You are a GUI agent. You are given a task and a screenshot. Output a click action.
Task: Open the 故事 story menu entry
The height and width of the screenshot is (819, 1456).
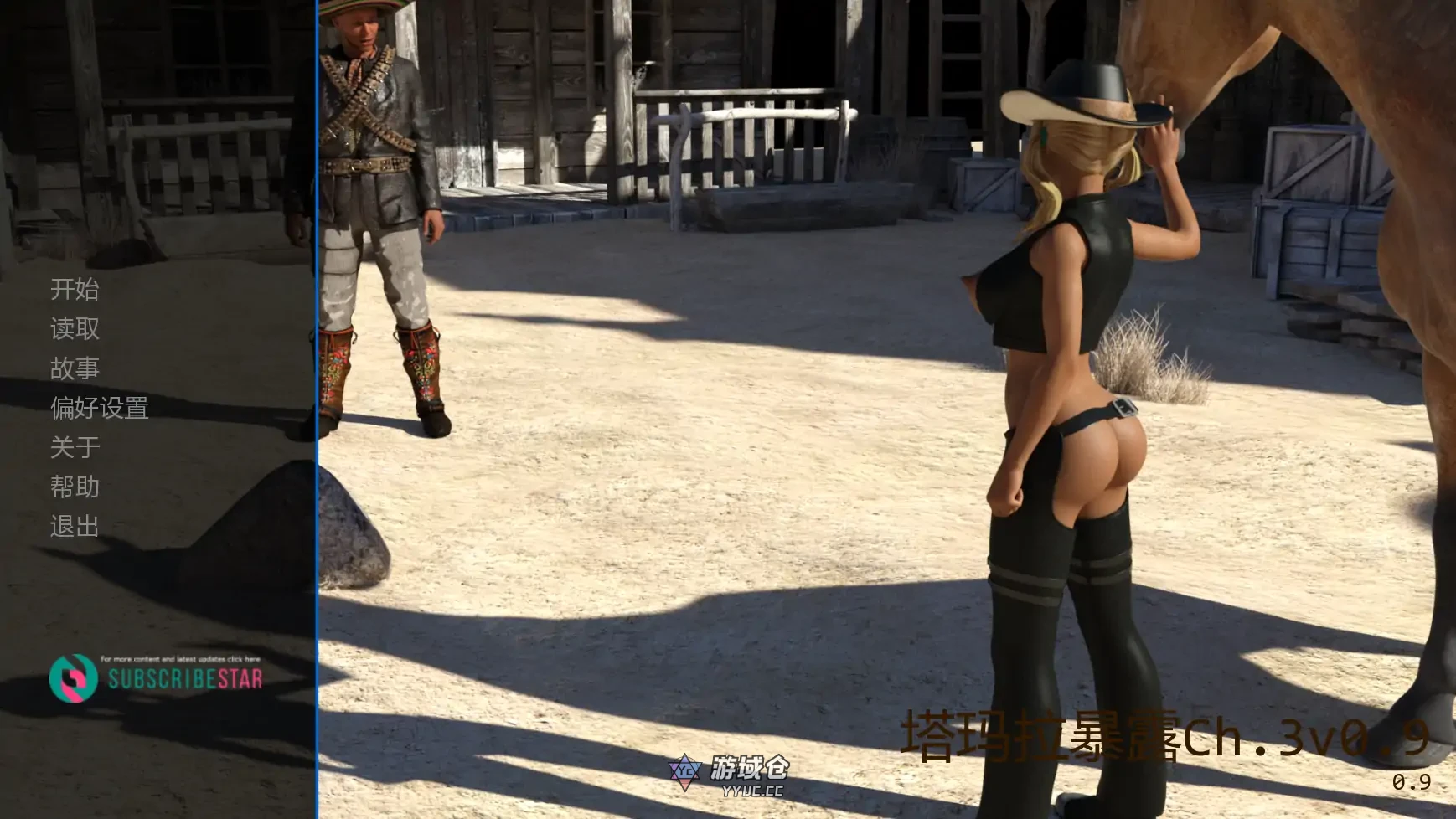click(74, 367)
